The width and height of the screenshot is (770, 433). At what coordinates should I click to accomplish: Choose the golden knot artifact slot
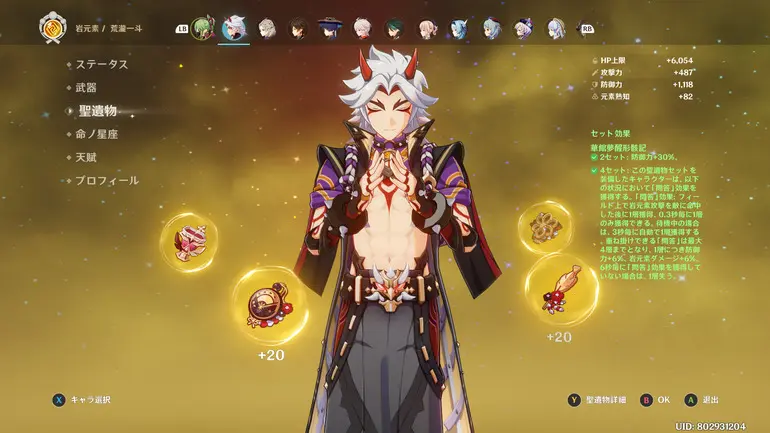click(x=546, y=227)
